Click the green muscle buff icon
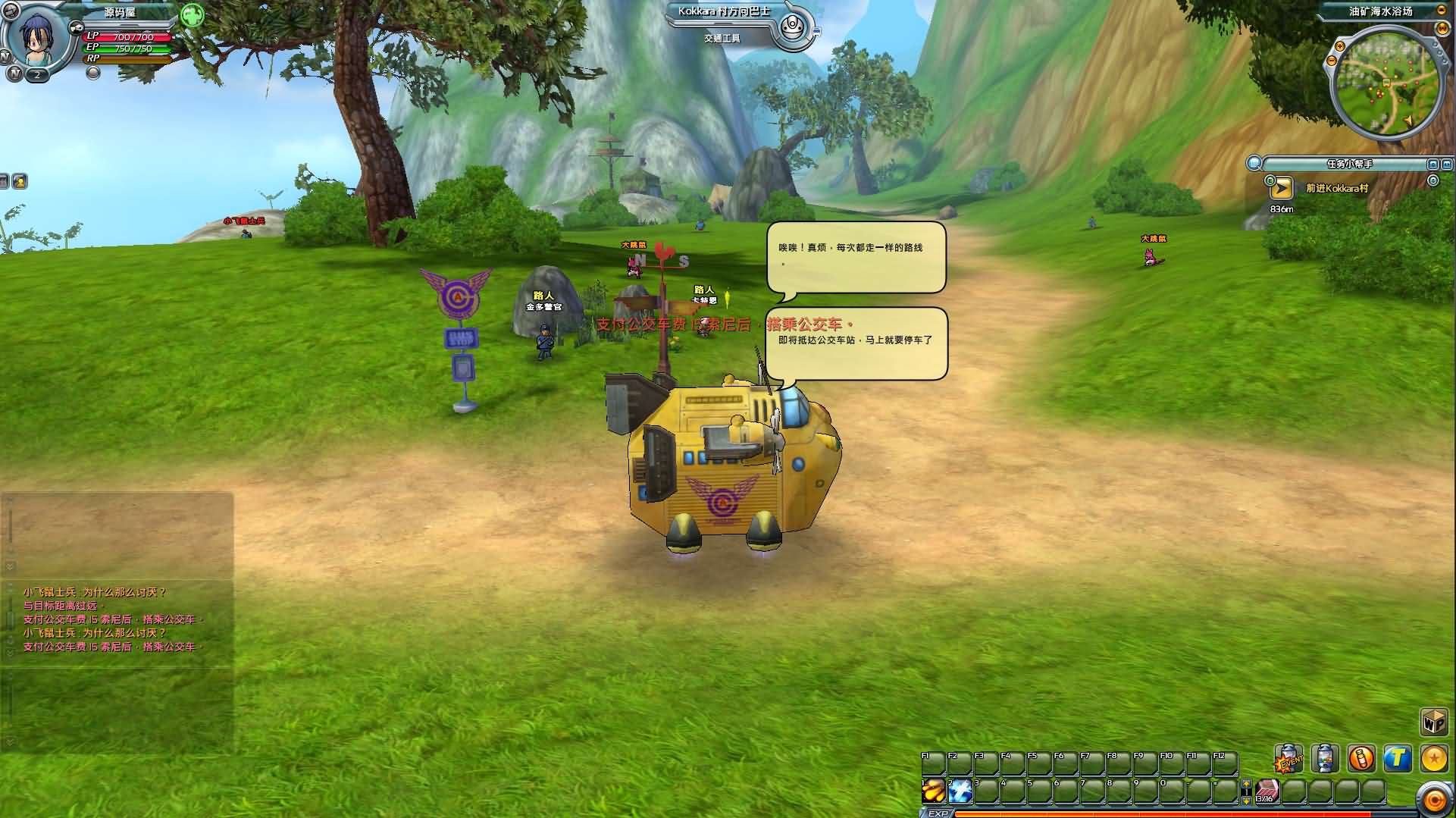The height and width of the screenshot is (818, 1456). 193,15
